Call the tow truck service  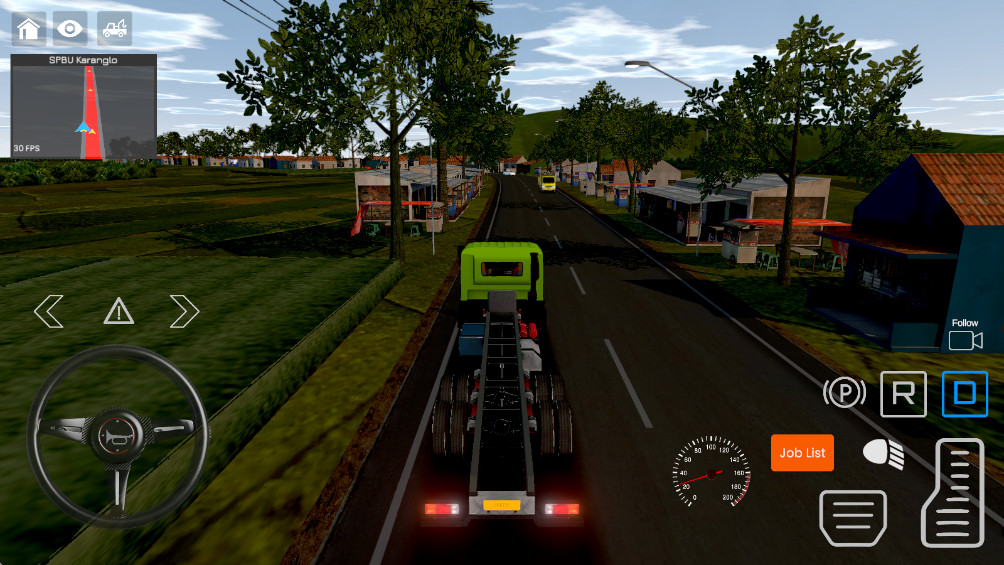113,28
